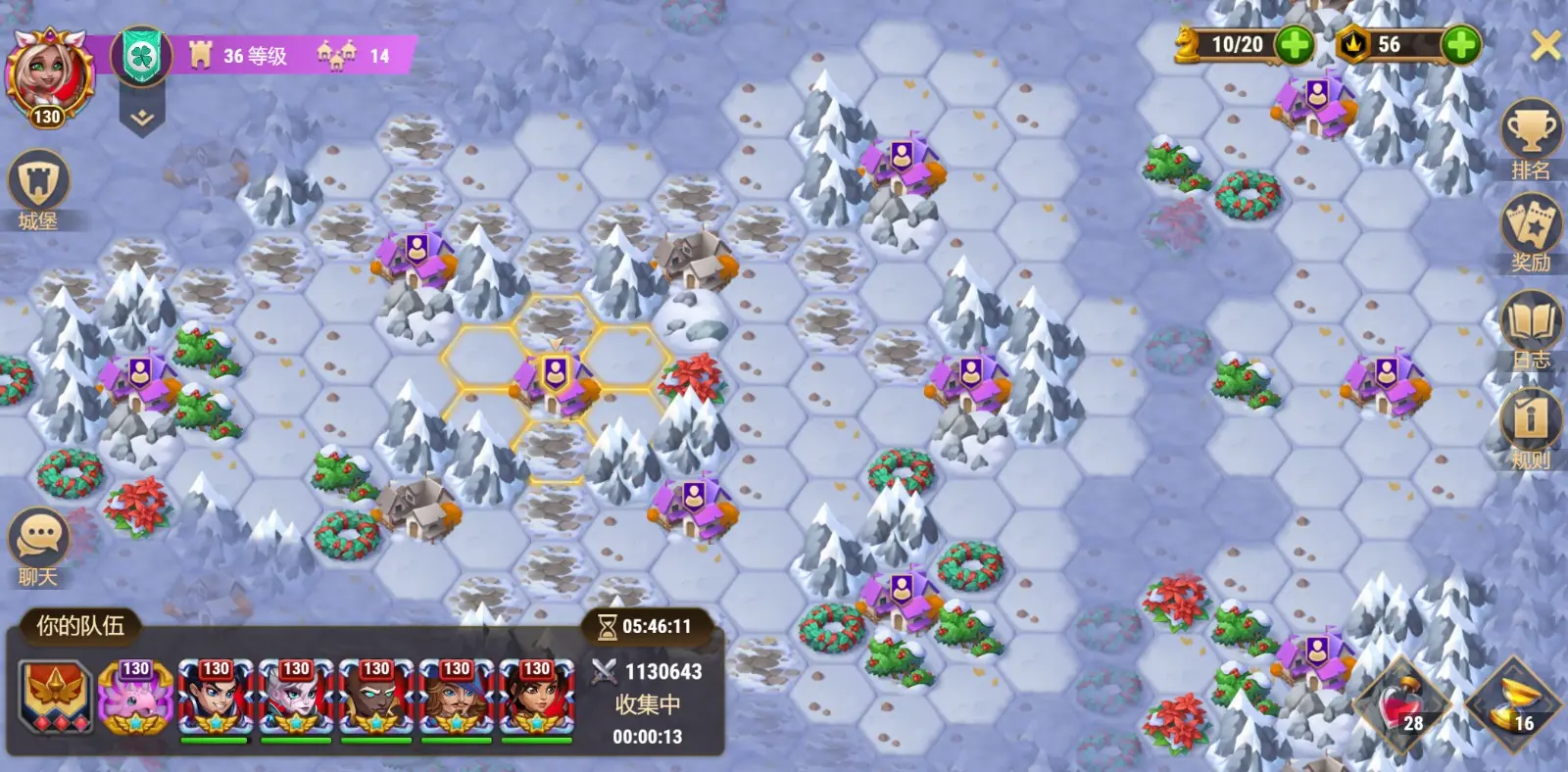Select the hero with blue wizard hat

point(456,698)
